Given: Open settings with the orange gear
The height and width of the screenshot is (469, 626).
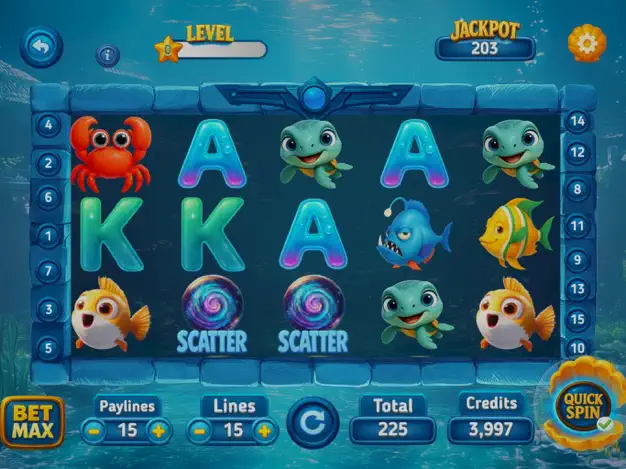Looking at the screenshot, I should (x=586, y=42).
